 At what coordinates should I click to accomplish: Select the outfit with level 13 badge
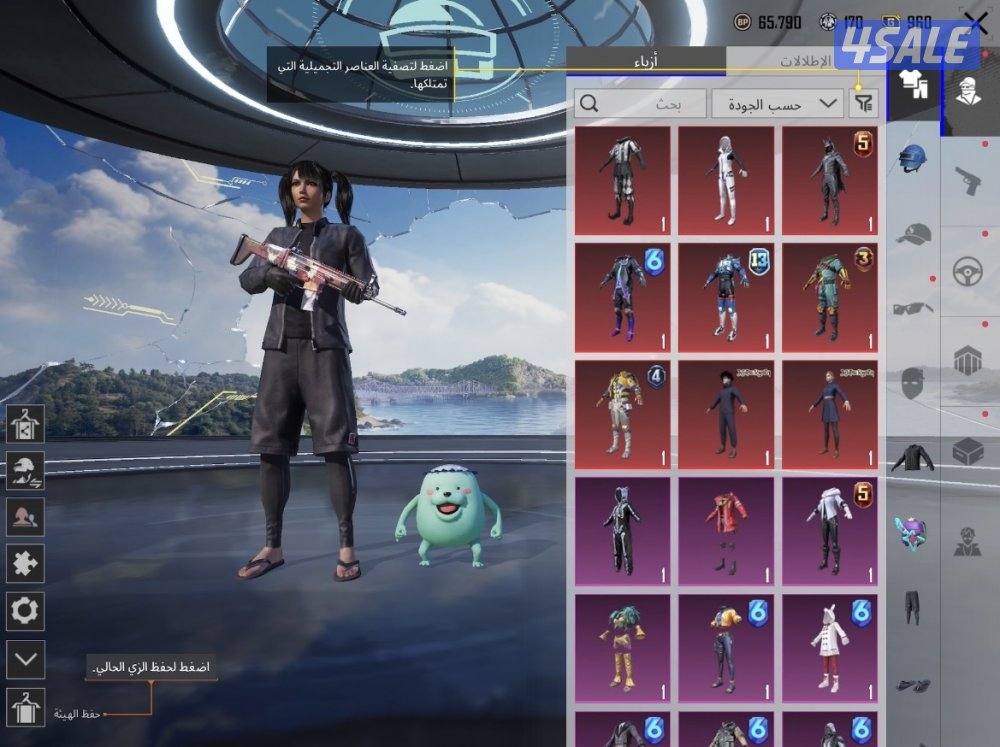726,297
